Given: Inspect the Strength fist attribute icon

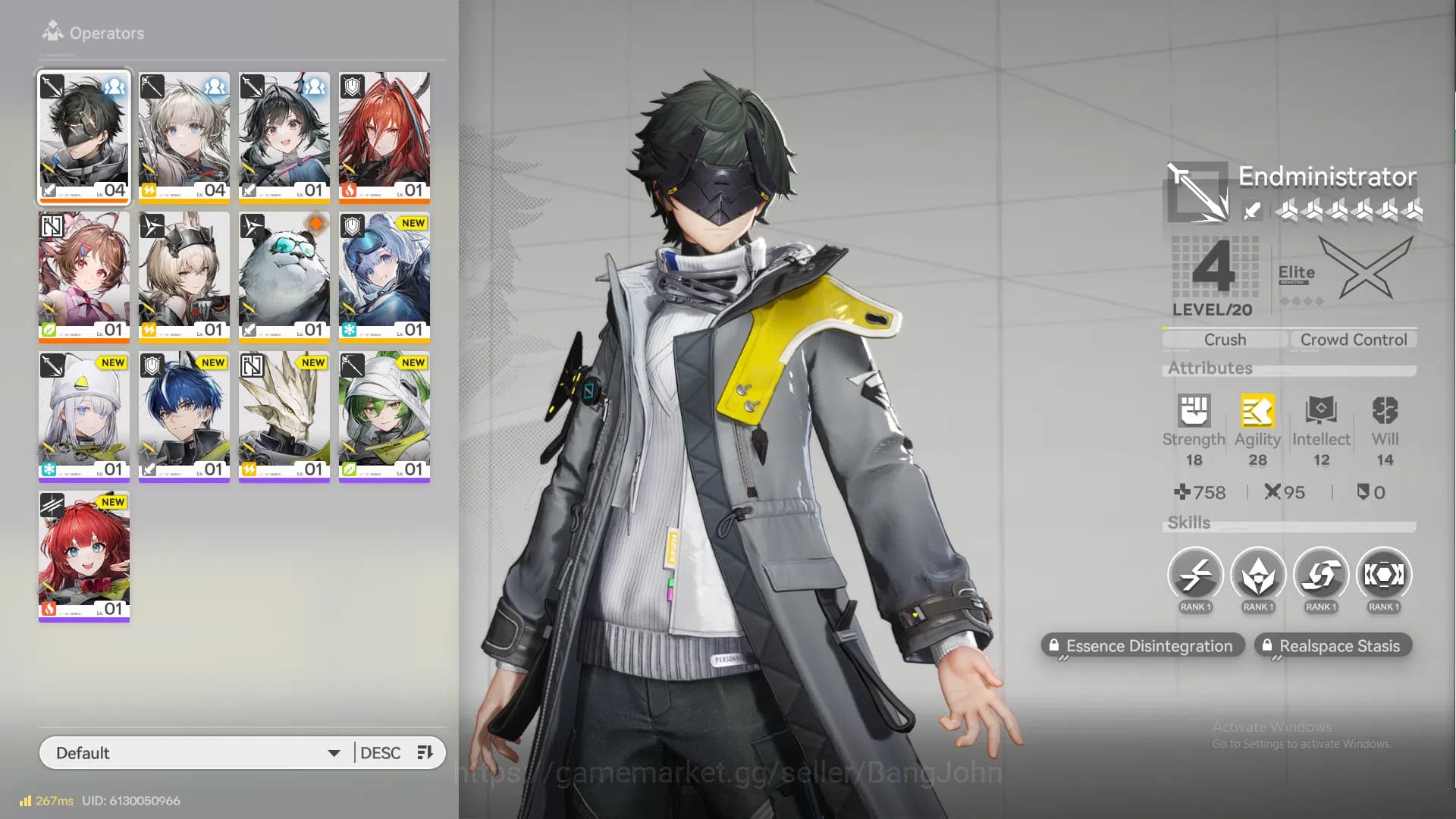Looking at the screenshot, I should click(1194, 412).
